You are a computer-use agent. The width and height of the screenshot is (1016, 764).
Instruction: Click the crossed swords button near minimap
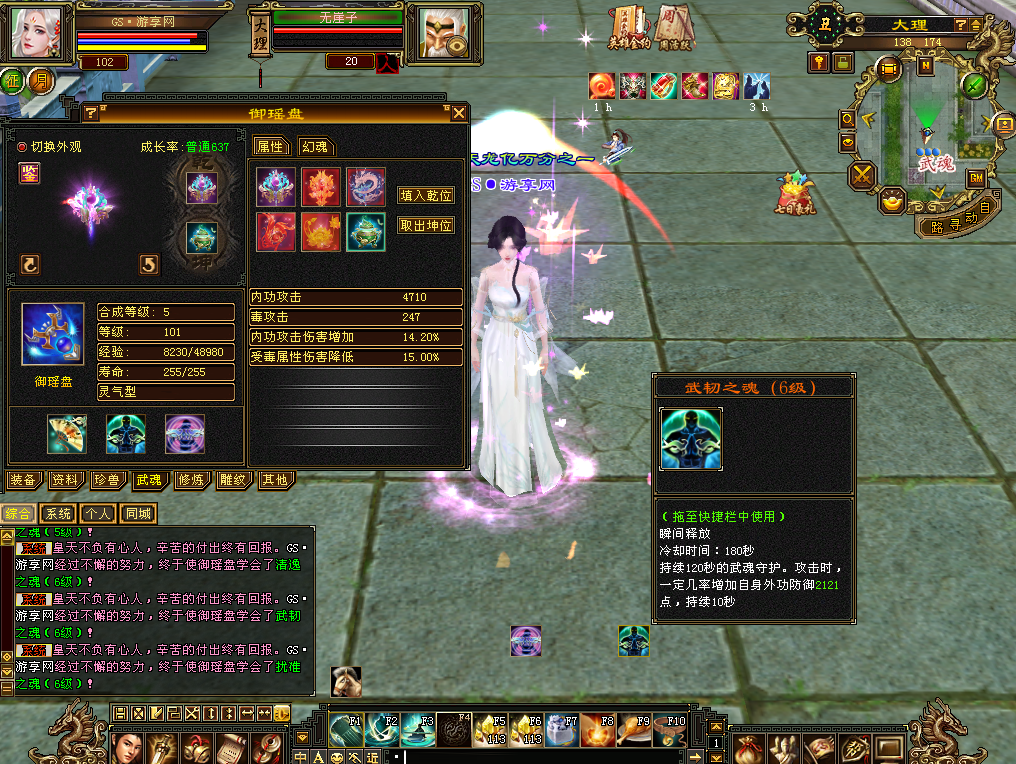coord(862,177)
